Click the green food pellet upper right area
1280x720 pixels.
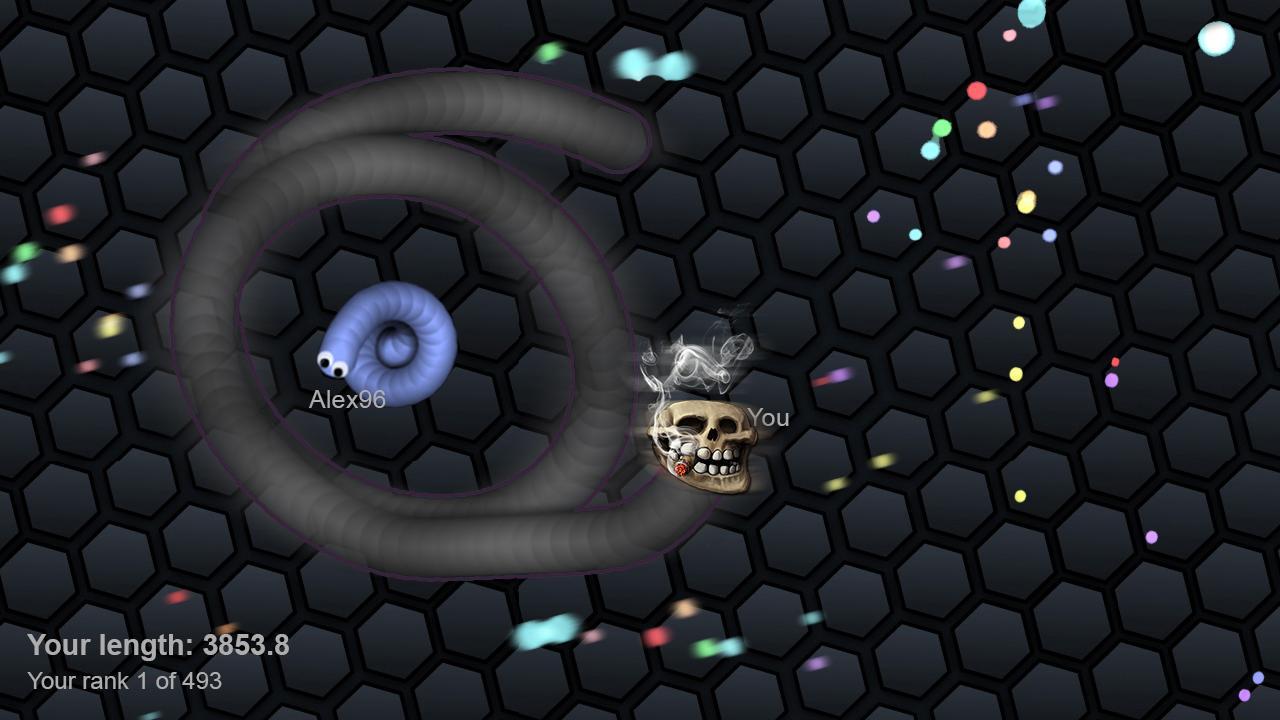click(942, 128)
